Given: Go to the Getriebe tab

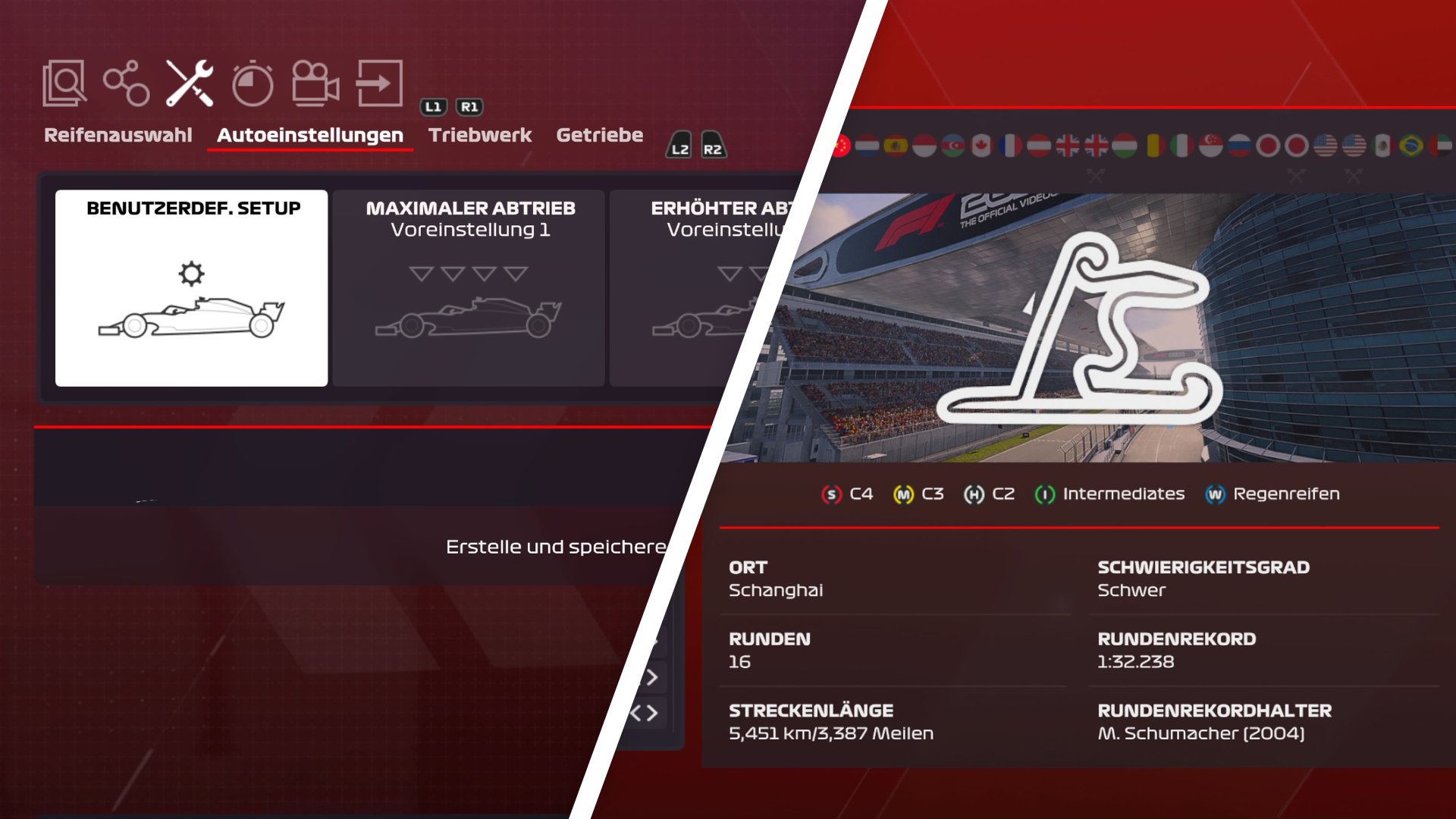Looking at the screenshot, I should [x=599, y=135].
